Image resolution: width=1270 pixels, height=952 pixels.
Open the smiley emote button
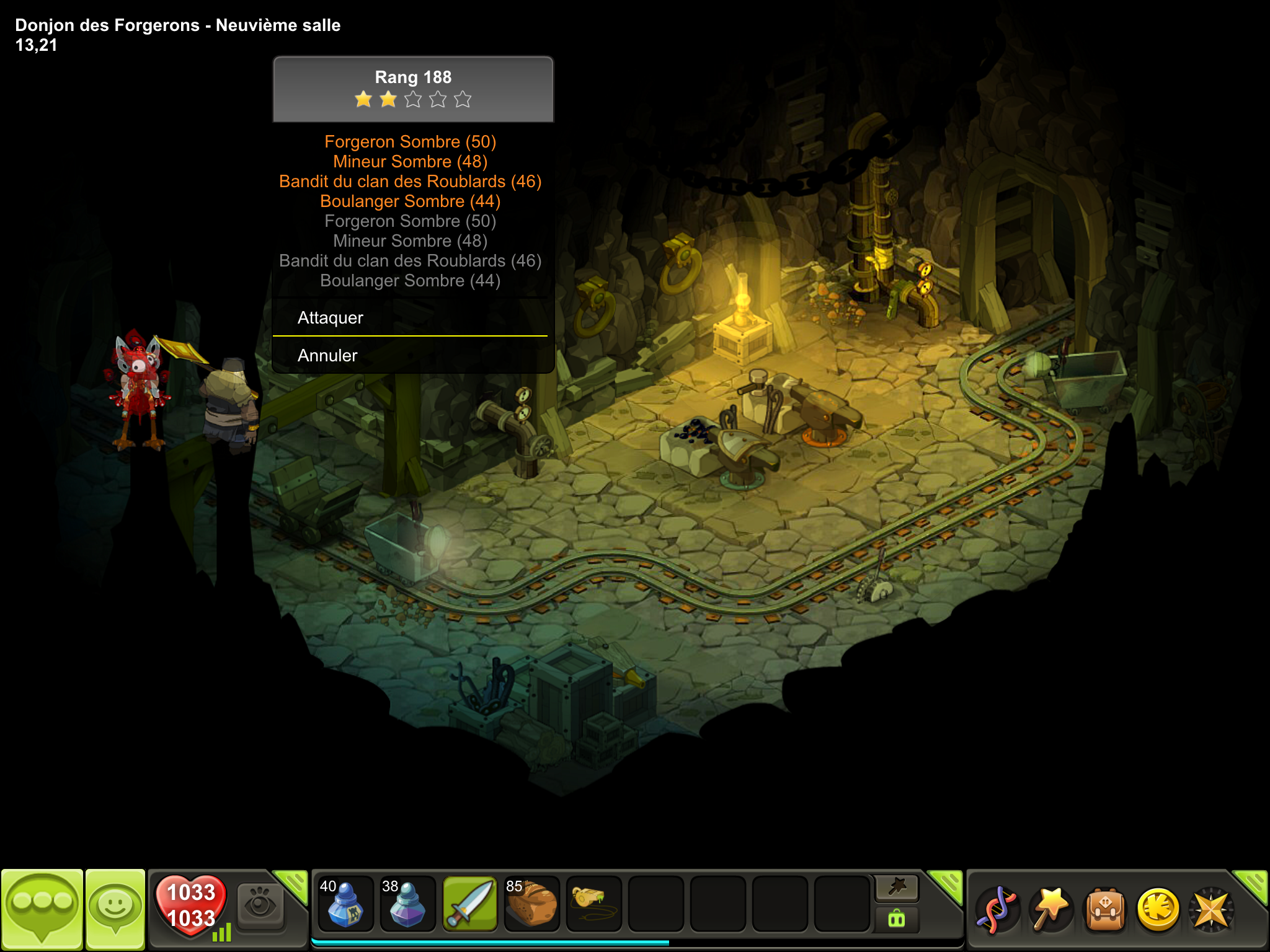[115, 908]
